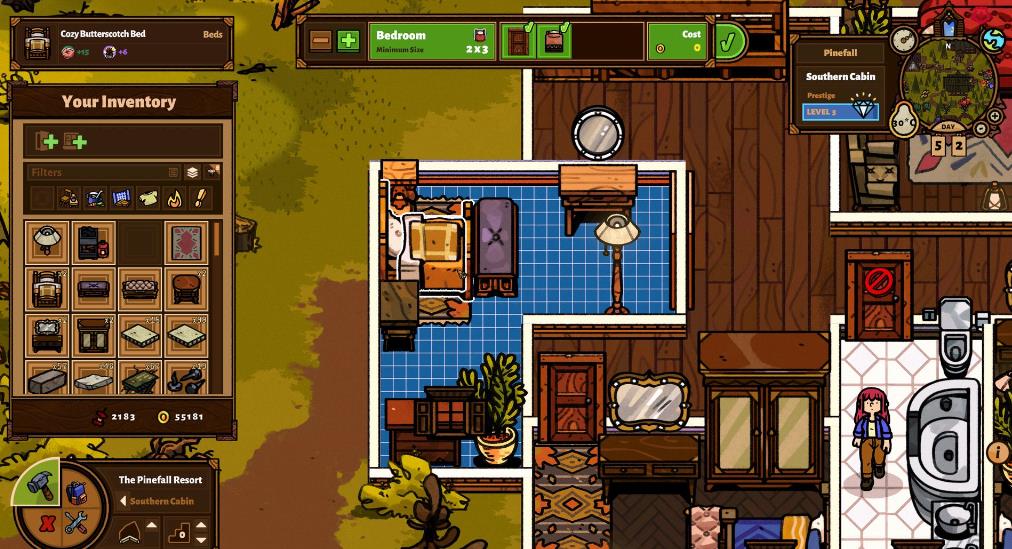Zoom in the minimap with plus button

coord(995,117)
